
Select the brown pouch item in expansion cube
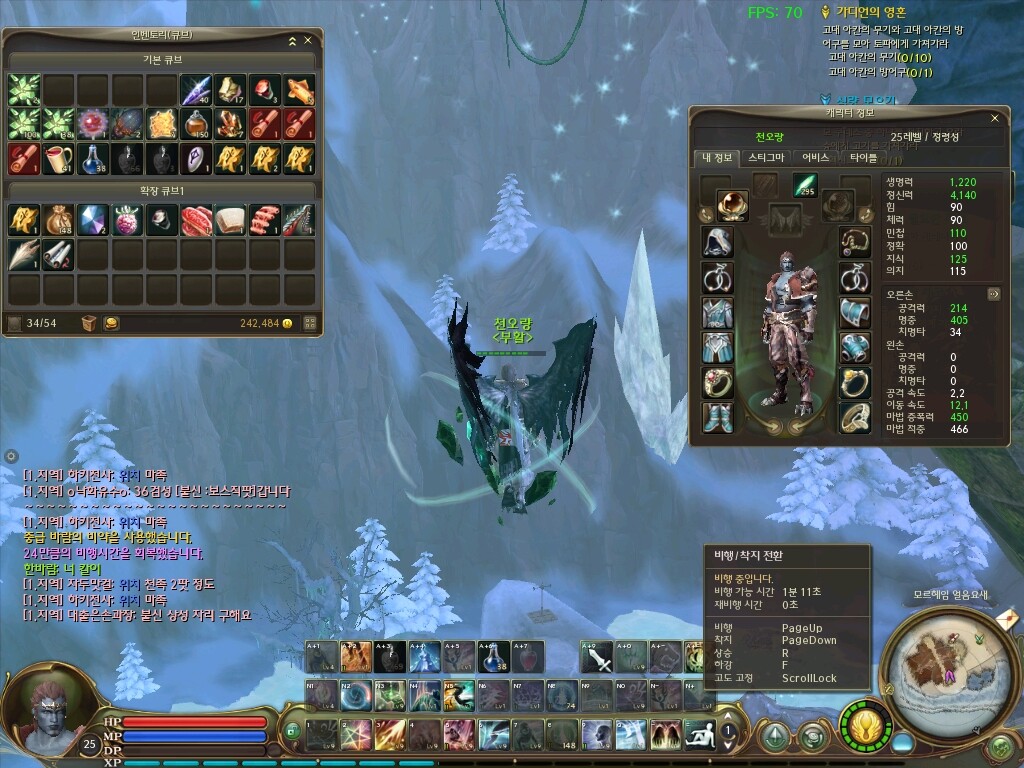[57, 220]
